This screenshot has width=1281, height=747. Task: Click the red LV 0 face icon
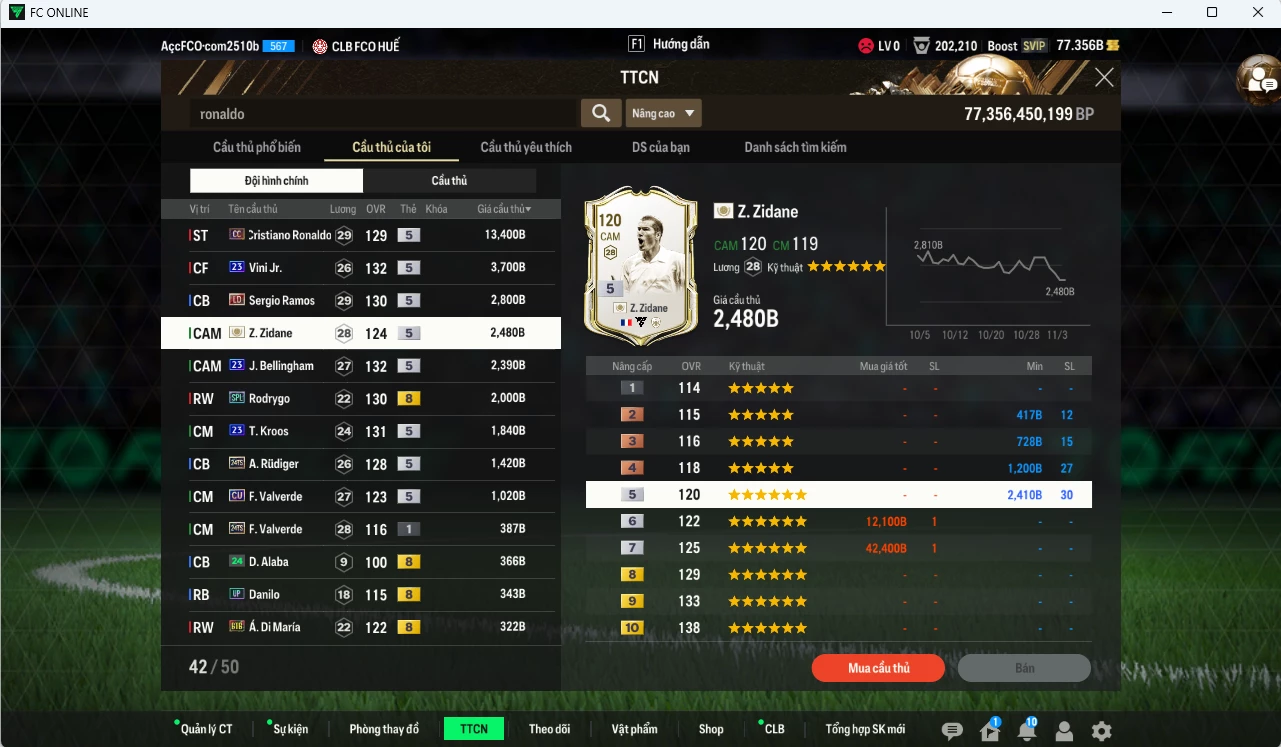coord(864,45)
